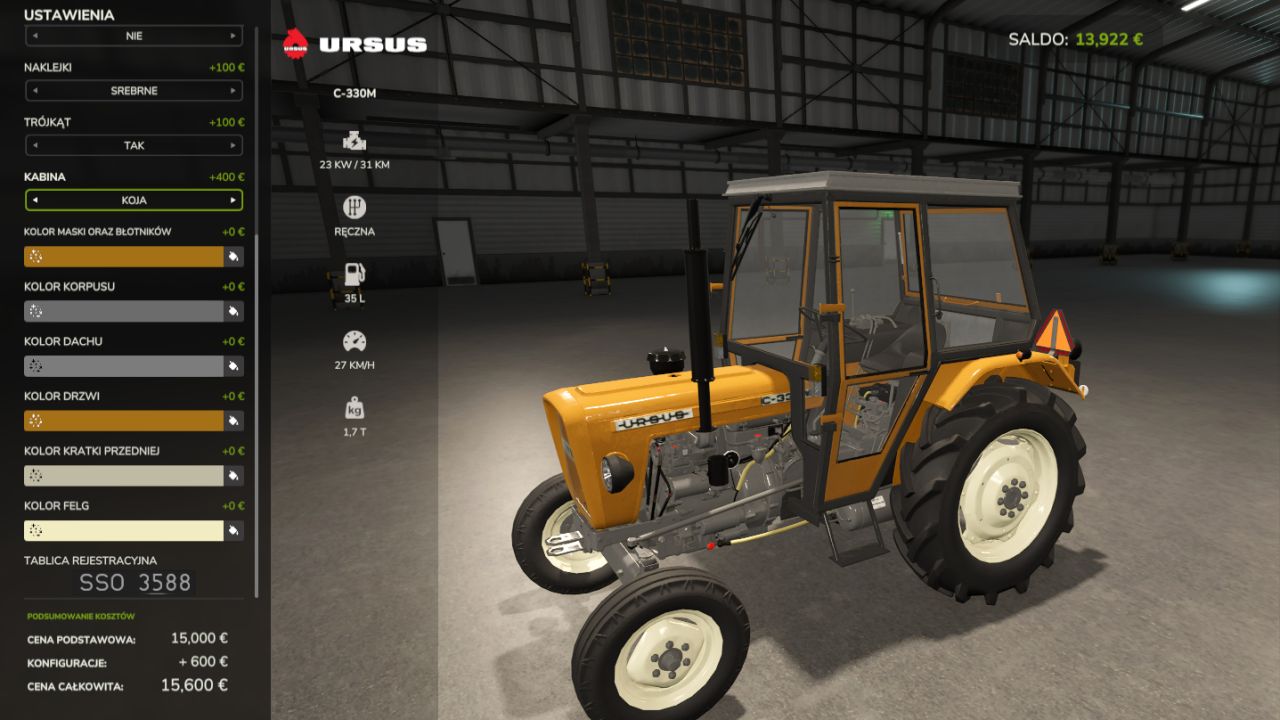Click the right arrow of the Naklejki selector
The height and width of the screenshot is (720, 1280).
(233, 91)
